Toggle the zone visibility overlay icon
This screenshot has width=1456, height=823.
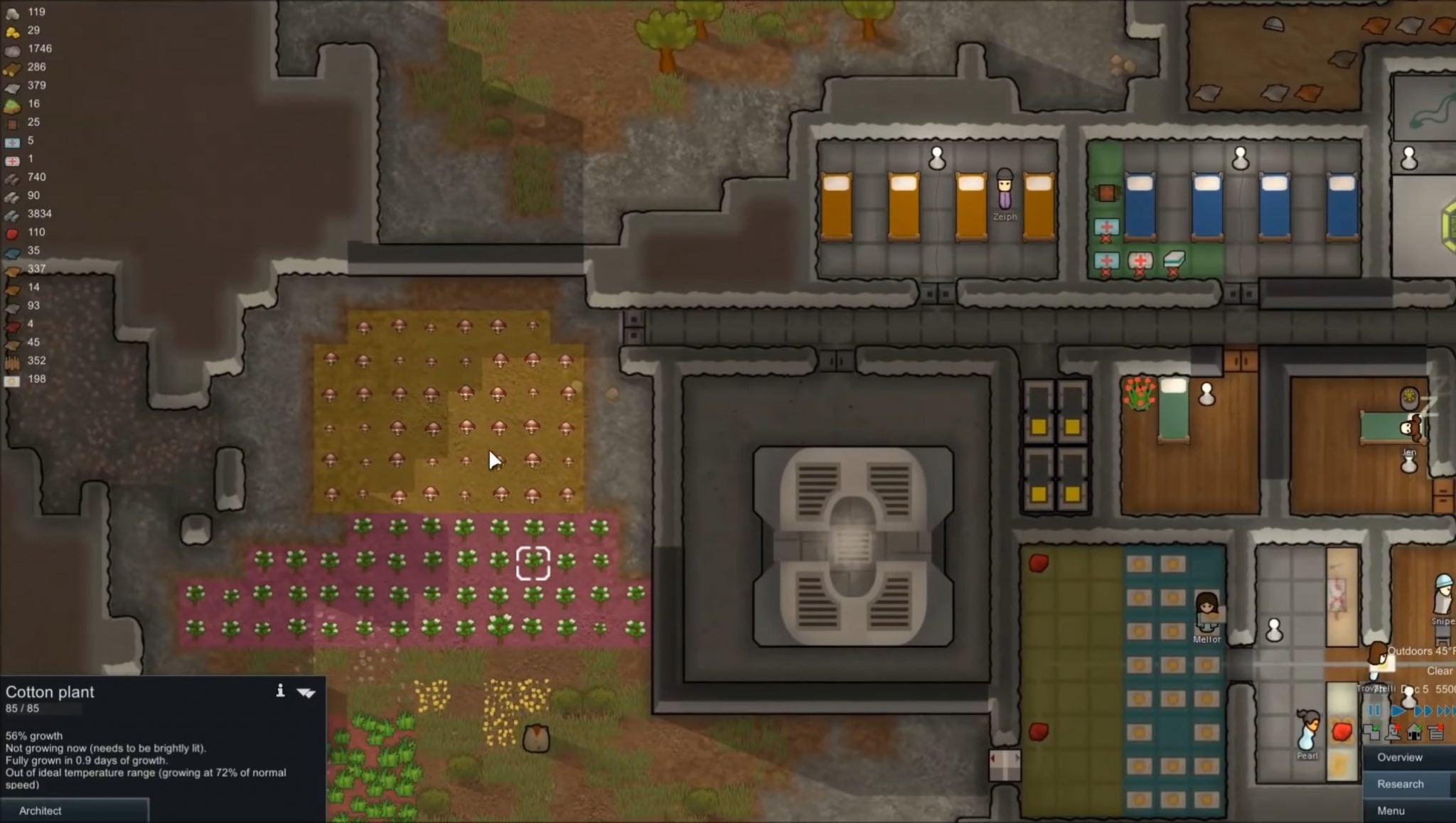pyautogui.click(x=1371, y=732)
